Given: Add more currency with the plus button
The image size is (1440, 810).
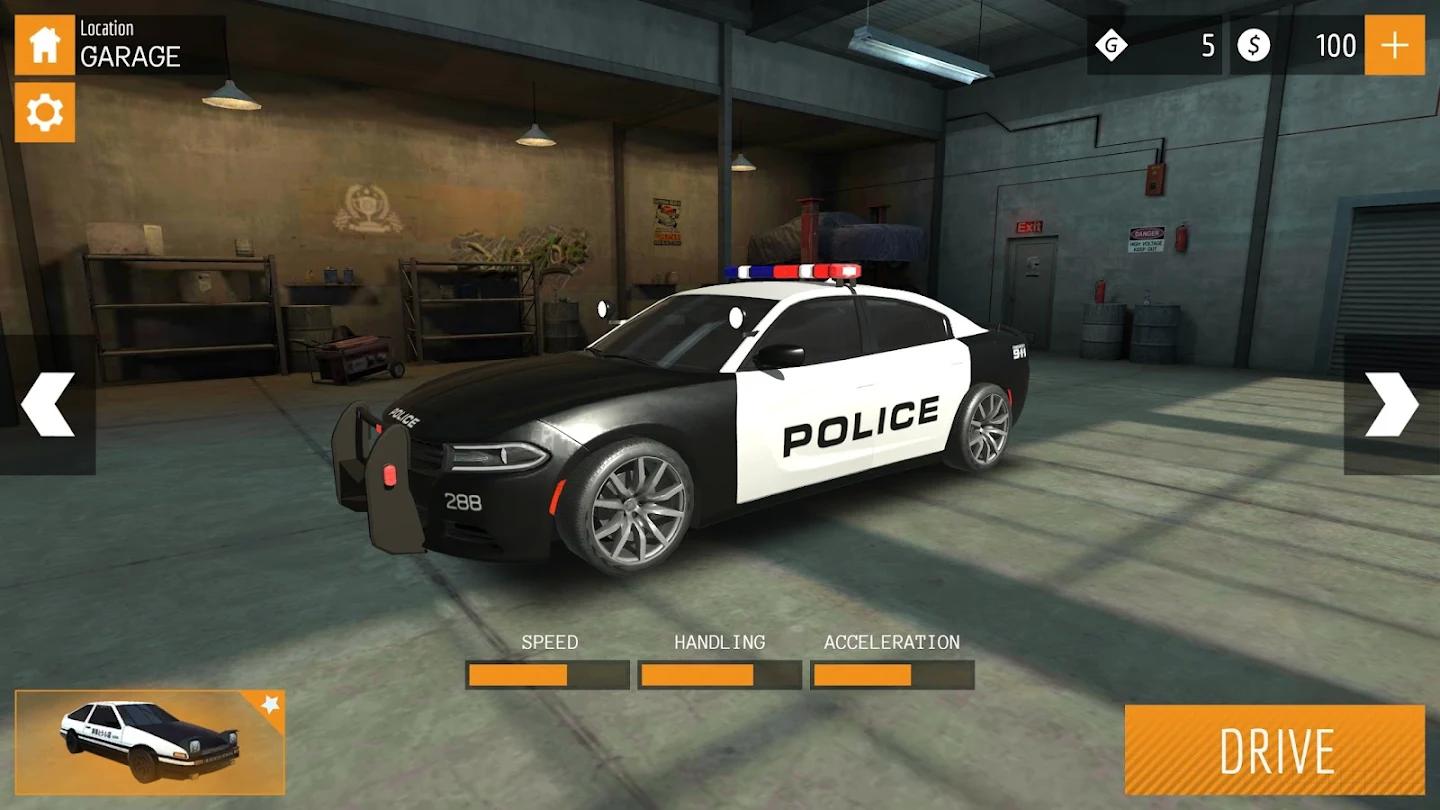Looking at the screenshot, I should coord(1394,45).
